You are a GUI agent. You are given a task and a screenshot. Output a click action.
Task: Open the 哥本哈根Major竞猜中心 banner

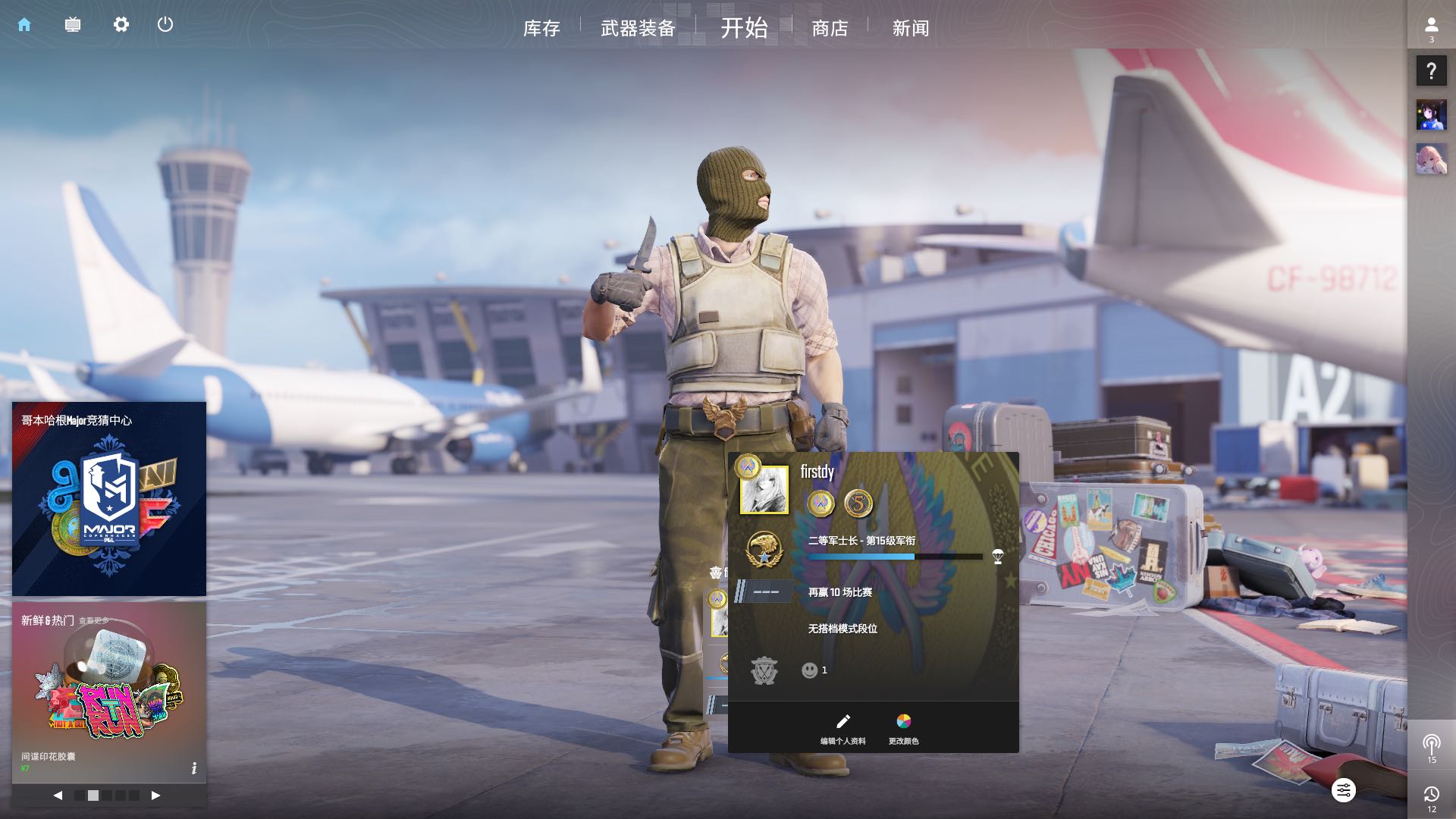coord(109,499)
